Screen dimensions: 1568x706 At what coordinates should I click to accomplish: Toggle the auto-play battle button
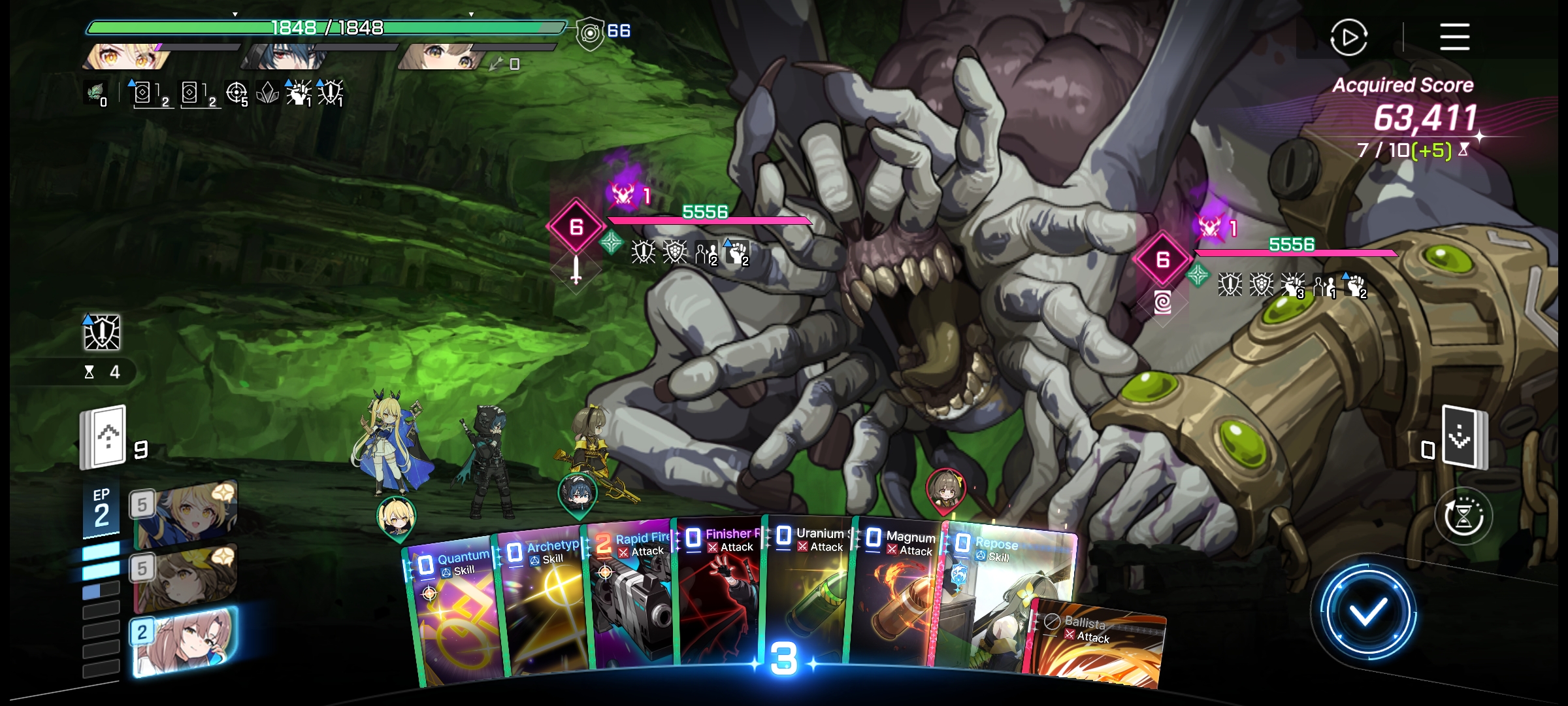coord(1348,37)
